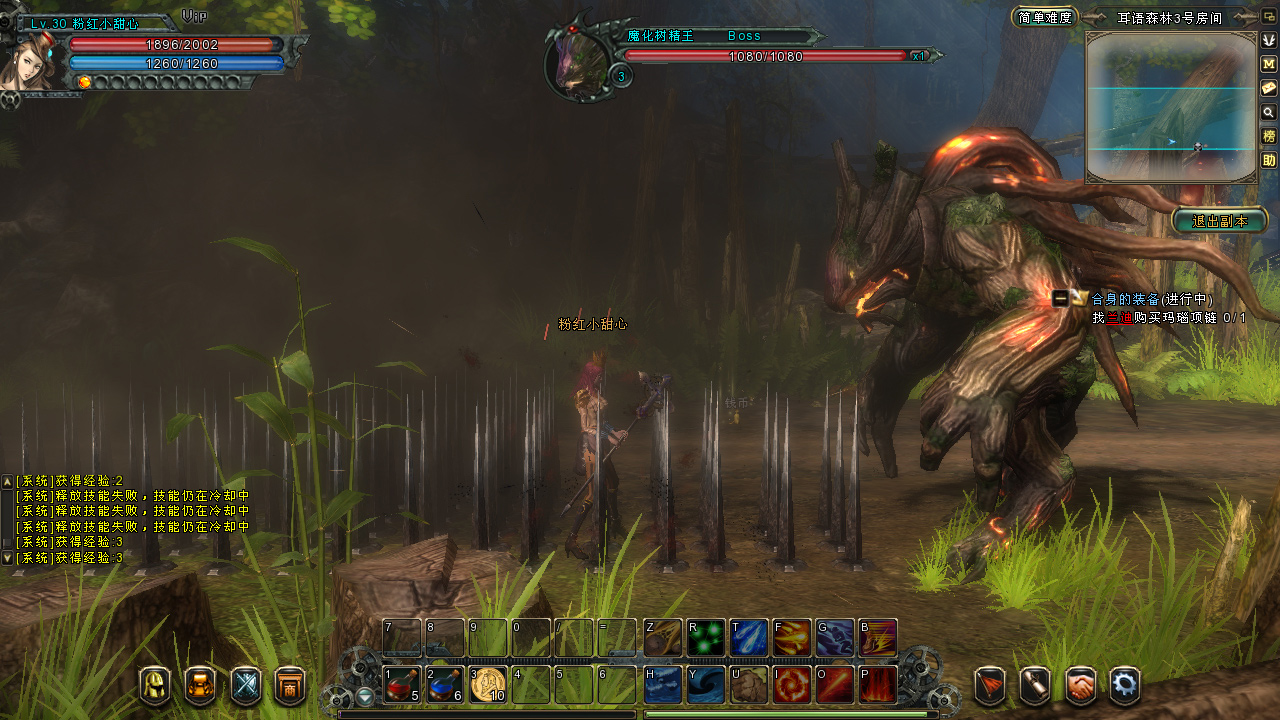Open the crossed swords skills icon
Viewport: 1280px width, 720px height.
(x=246, y=686)
